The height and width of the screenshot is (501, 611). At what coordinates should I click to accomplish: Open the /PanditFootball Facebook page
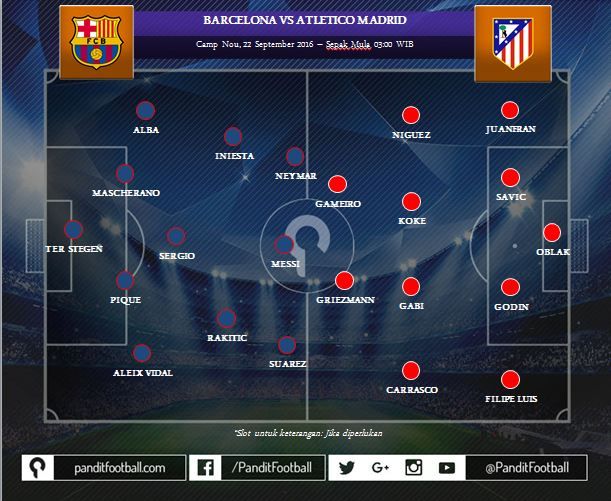click(x=257, y=467)
